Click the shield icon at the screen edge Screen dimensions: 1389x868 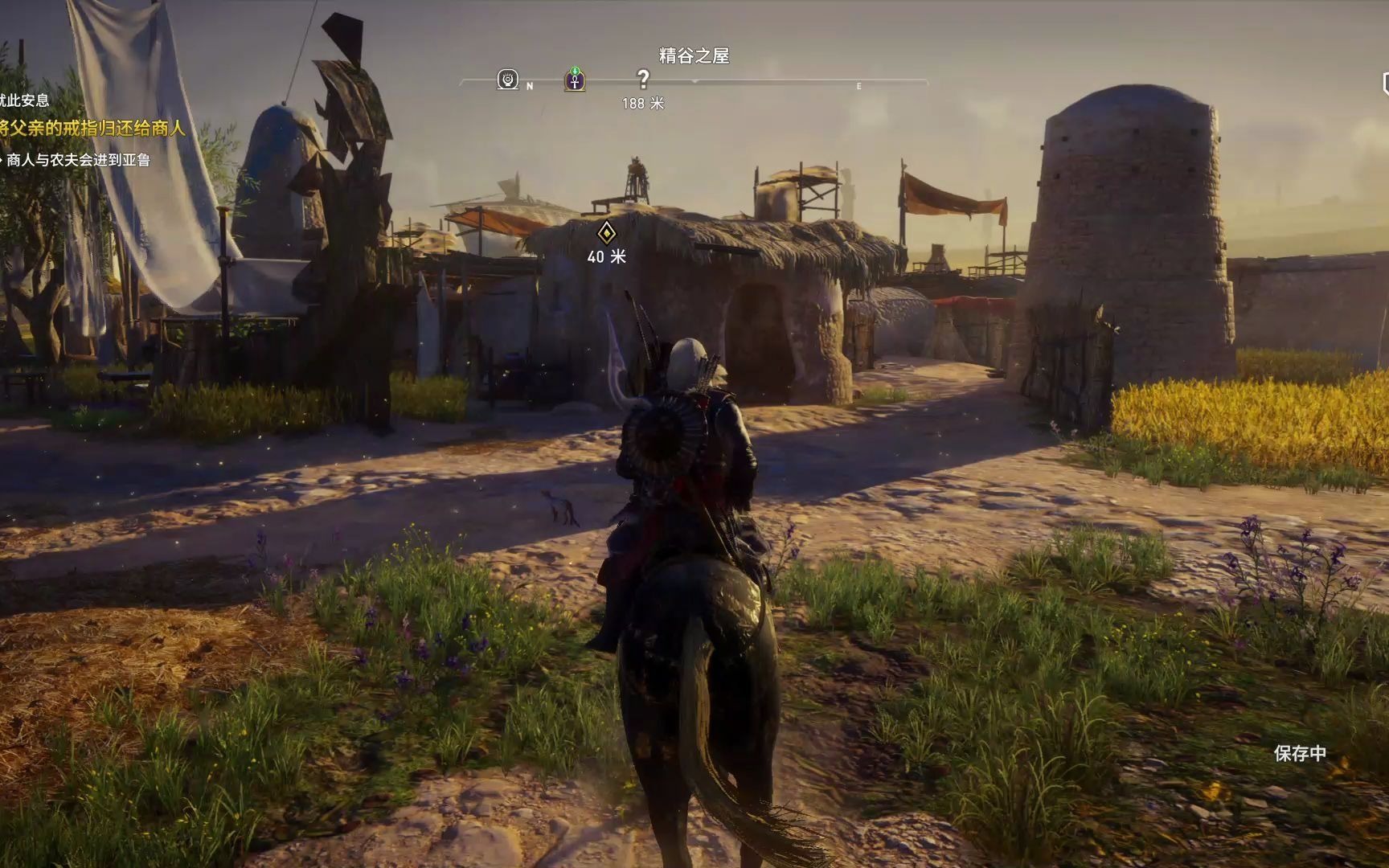[1384, 84]
